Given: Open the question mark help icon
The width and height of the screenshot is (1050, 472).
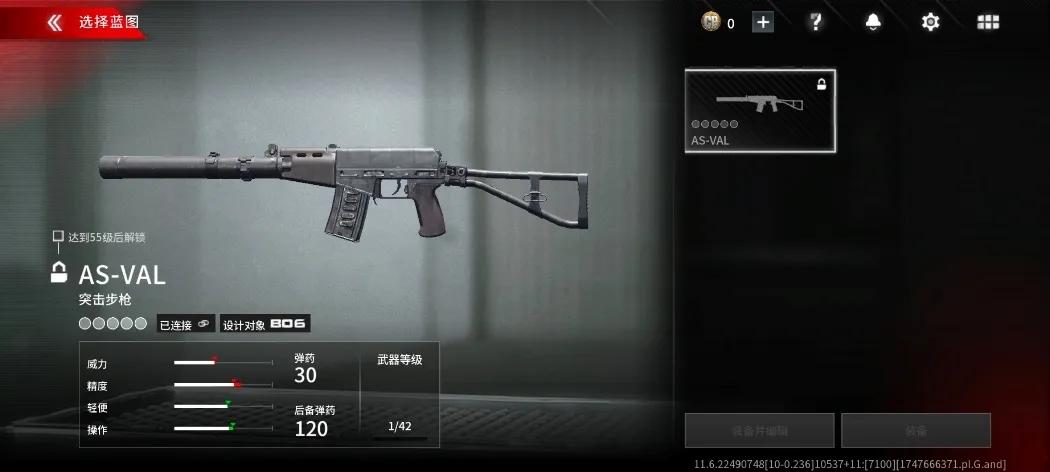Looking at the screenshot, I should click(x=815, y=22).
